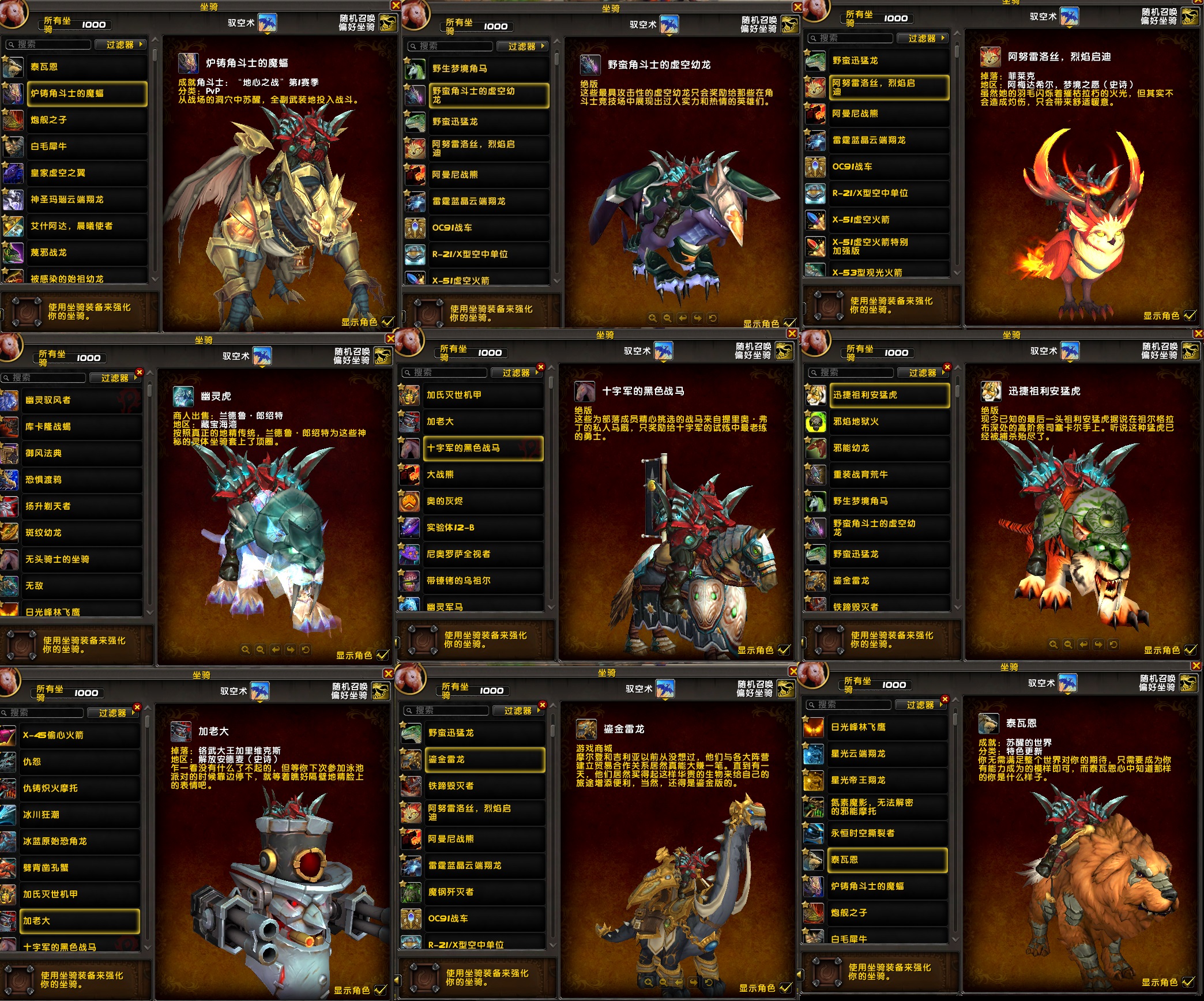Viewport: 1204px width, 1001px height.
Task: Select the 无敌 mount row
Action: point(81,586)
